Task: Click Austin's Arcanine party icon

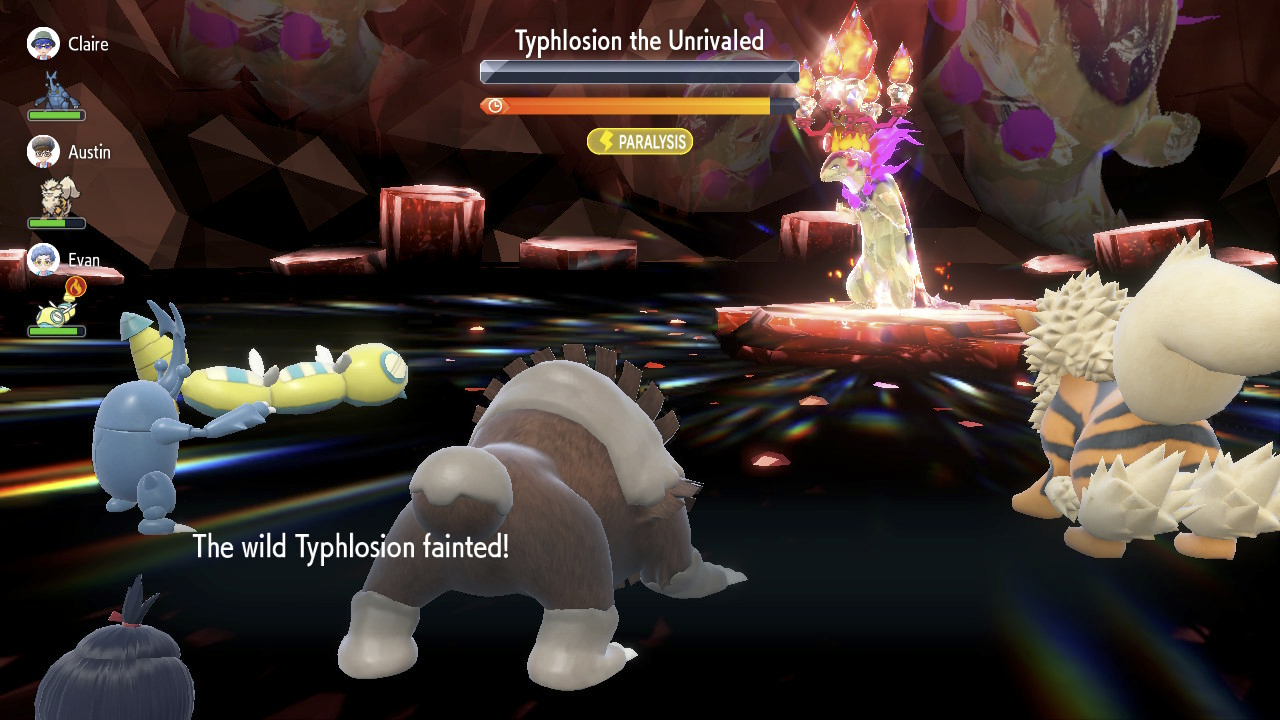Action: pos(56,198)
